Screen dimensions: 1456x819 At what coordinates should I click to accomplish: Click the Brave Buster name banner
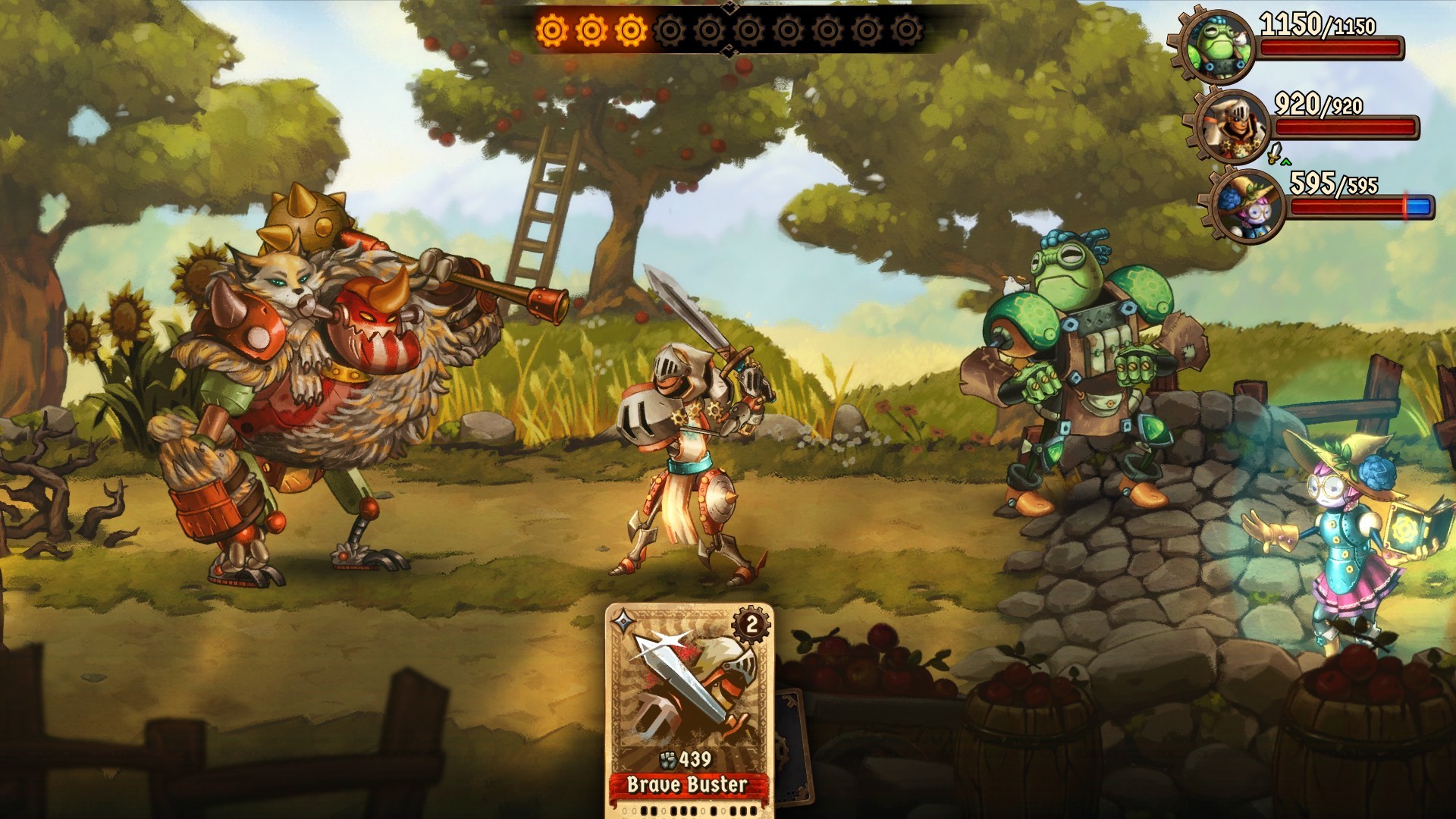click(x=688, y=785)
